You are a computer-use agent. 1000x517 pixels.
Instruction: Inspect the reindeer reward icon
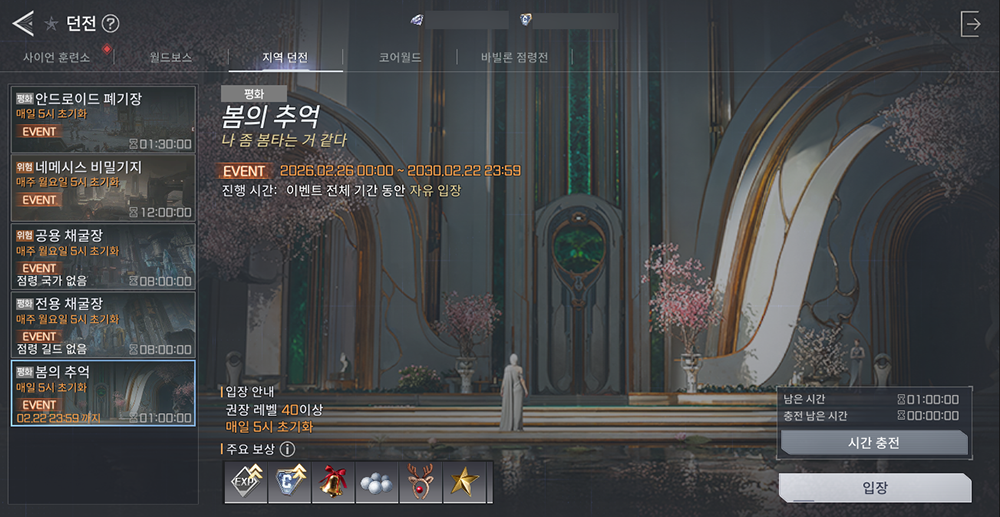tap(421, 482)
